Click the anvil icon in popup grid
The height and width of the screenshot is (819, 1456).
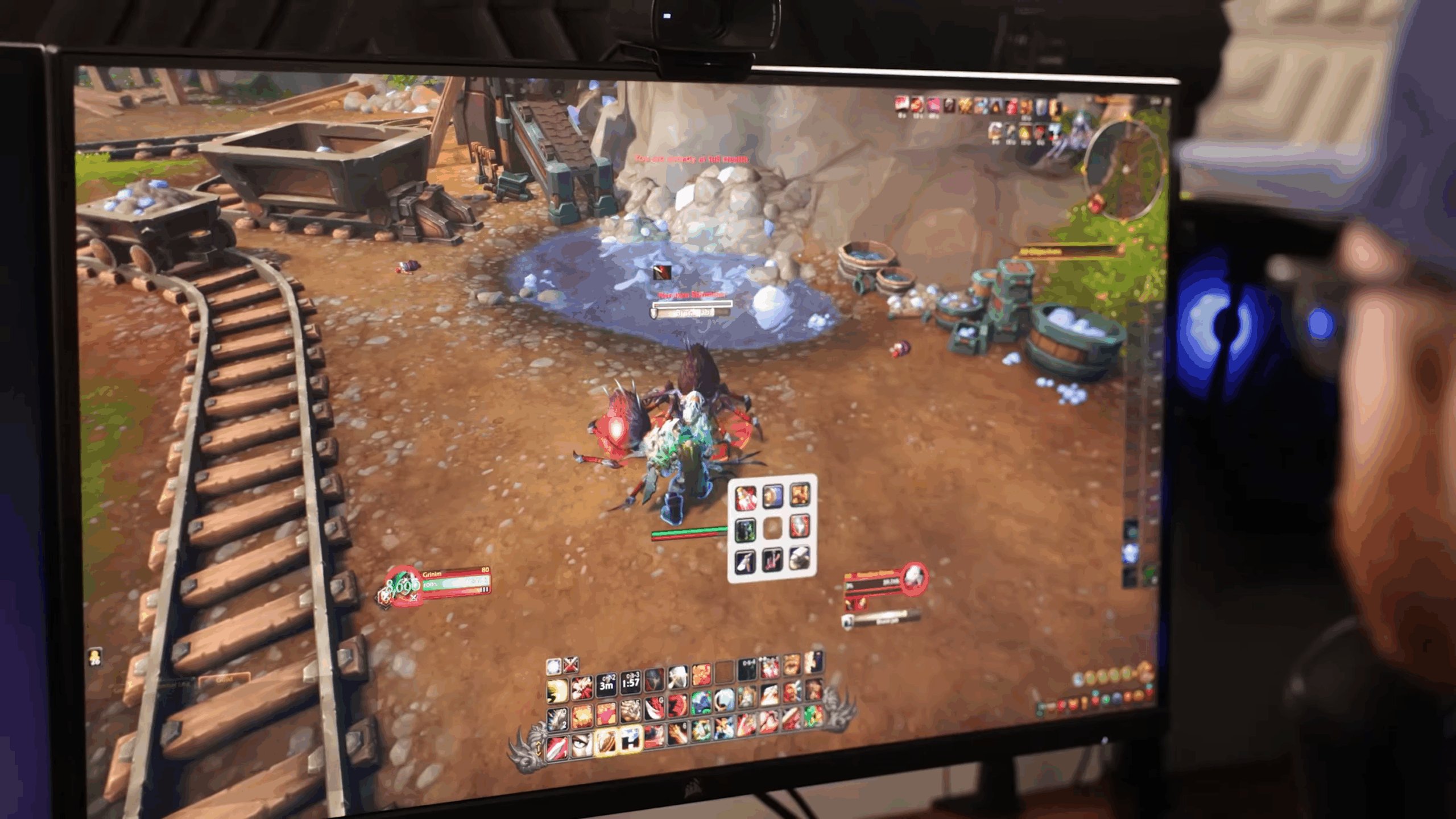799,557
